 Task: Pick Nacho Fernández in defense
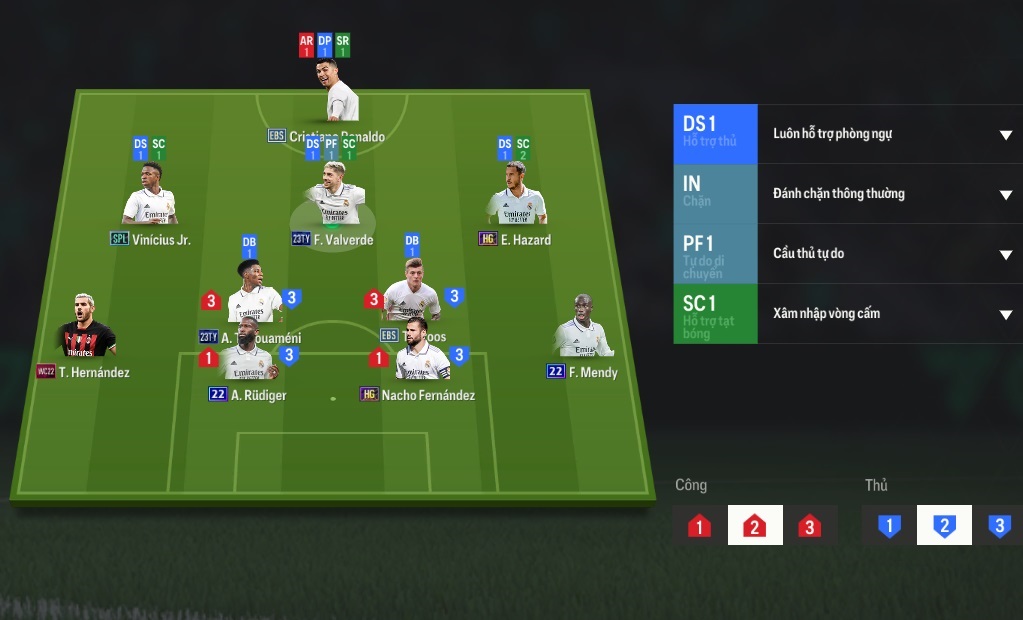pos(420,357)
